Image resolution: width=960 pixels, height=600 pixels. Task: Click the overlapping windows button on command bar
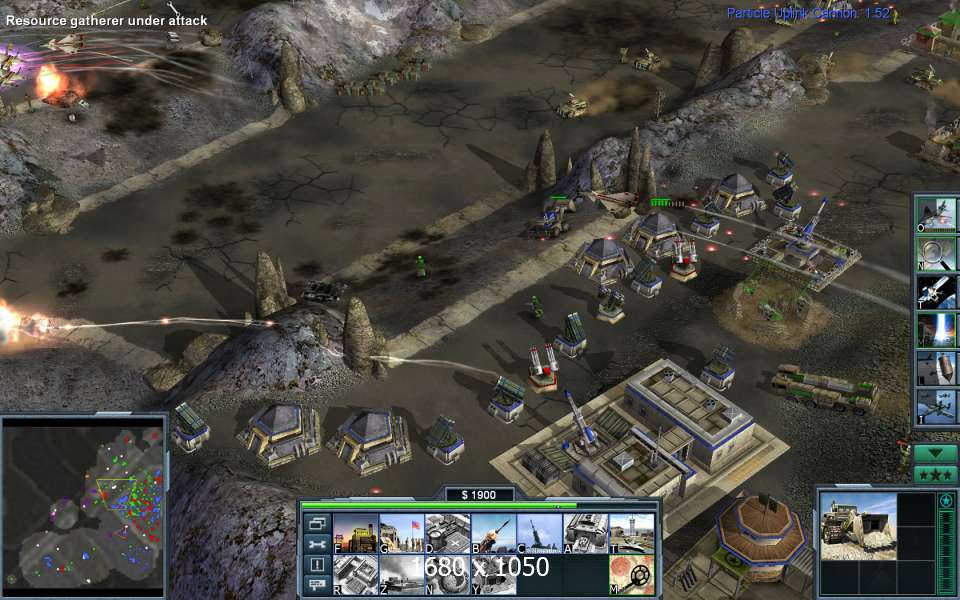[x=317, y=523]
